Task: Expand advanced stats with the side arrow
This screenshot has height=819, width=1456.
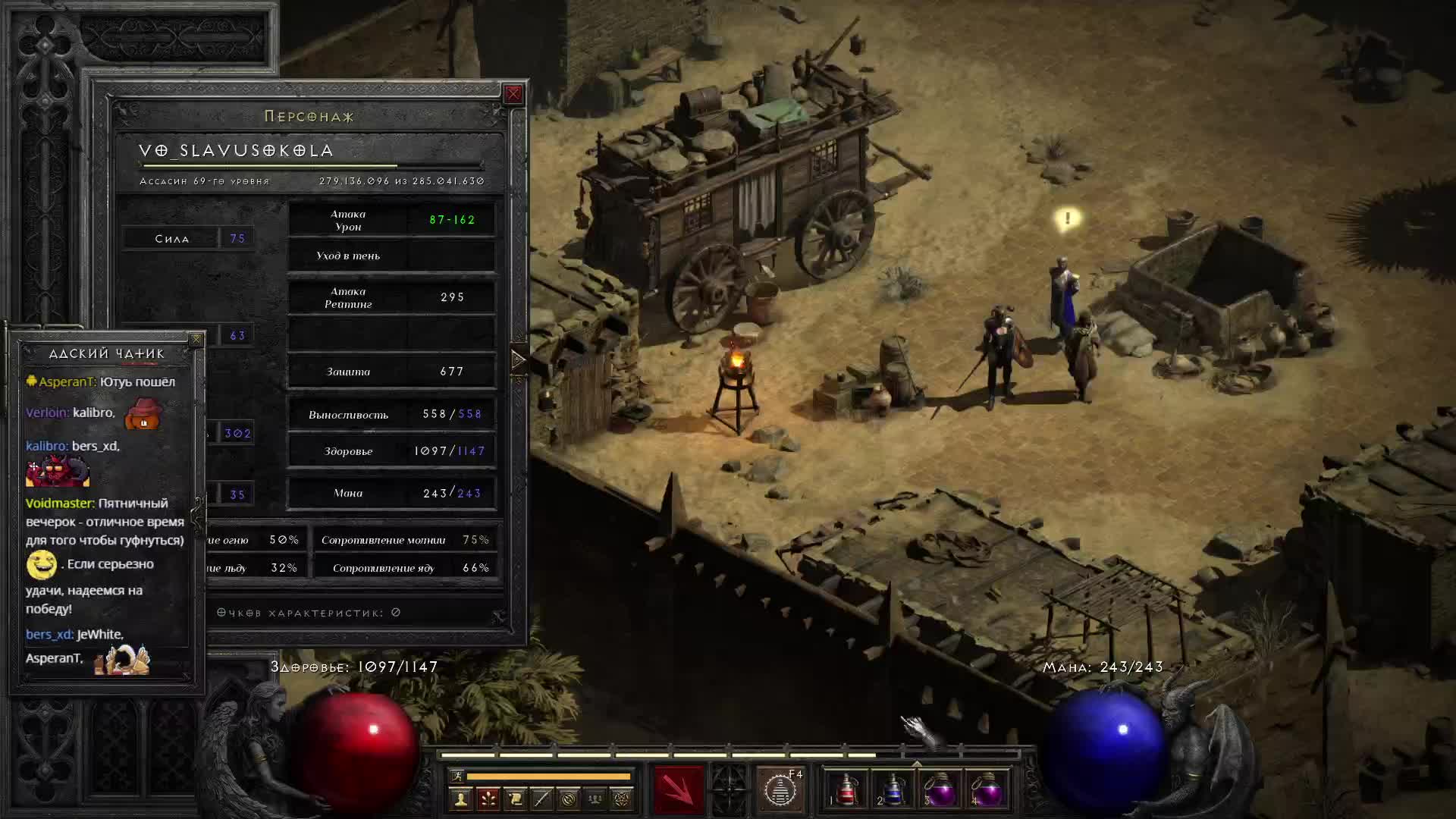Action: point(519,360)
